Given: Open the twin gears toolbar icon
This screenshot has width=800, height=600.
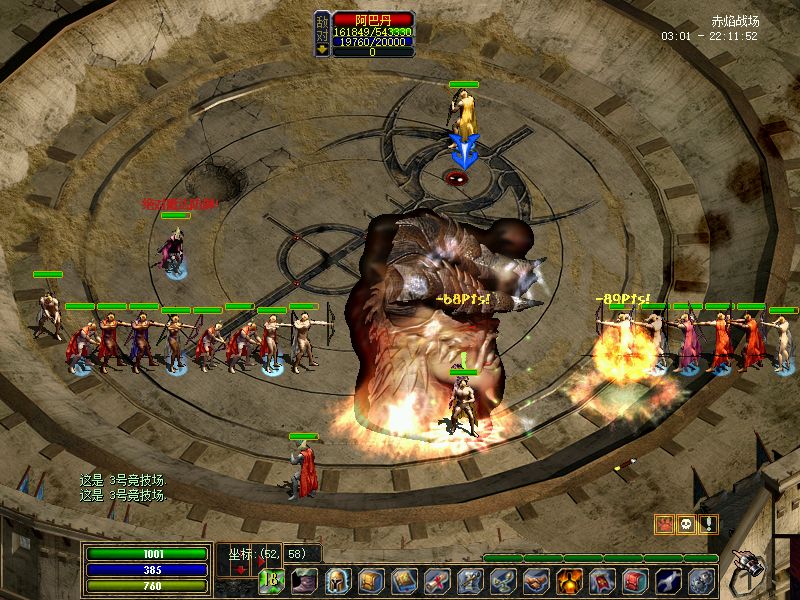Looking at the screenshot, I should 702,580.
